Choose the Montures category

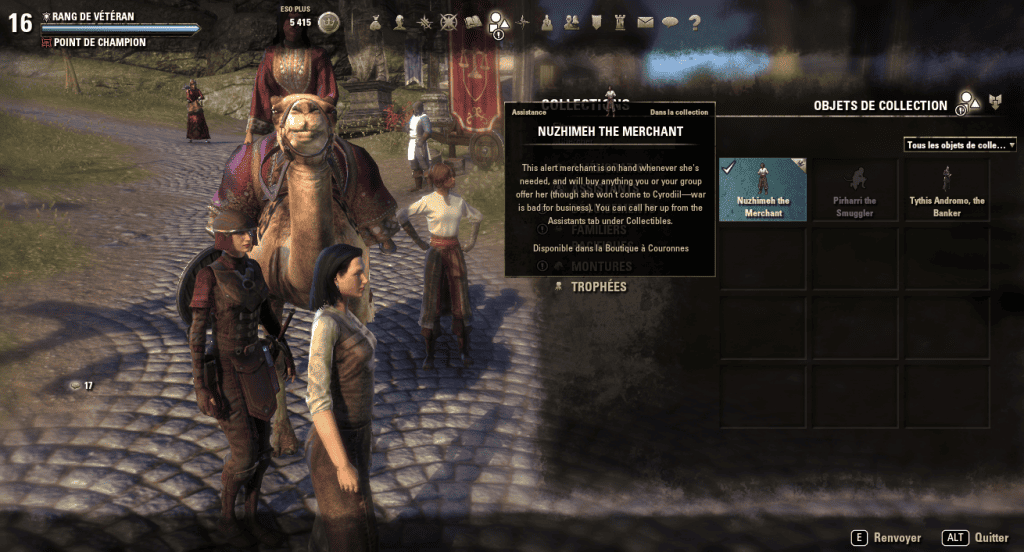pyautogui.click(x=600, y=267)
